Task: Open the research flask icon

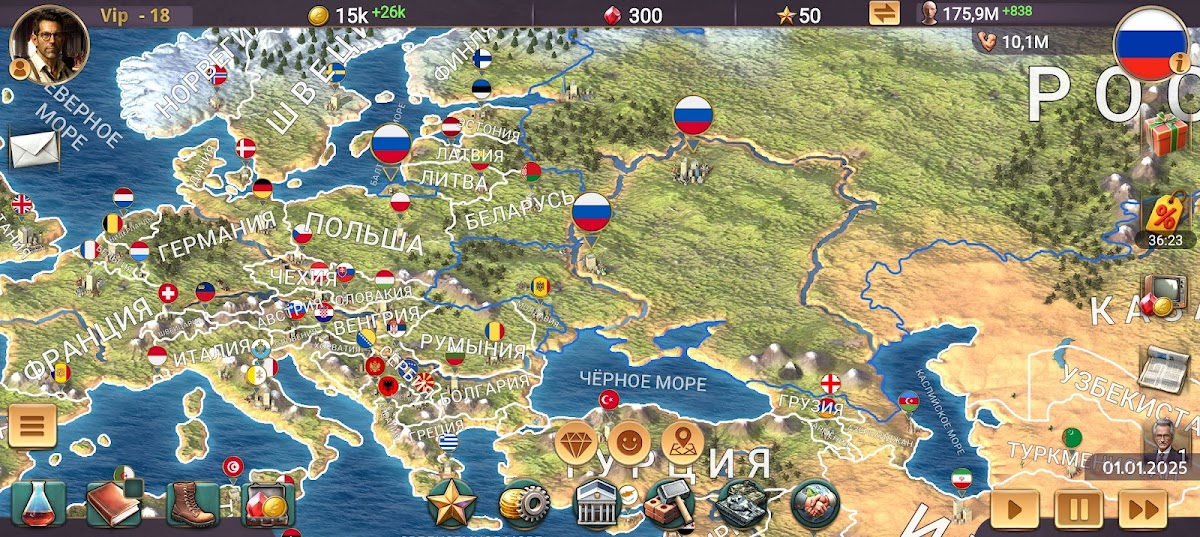Action: point(39,504)
